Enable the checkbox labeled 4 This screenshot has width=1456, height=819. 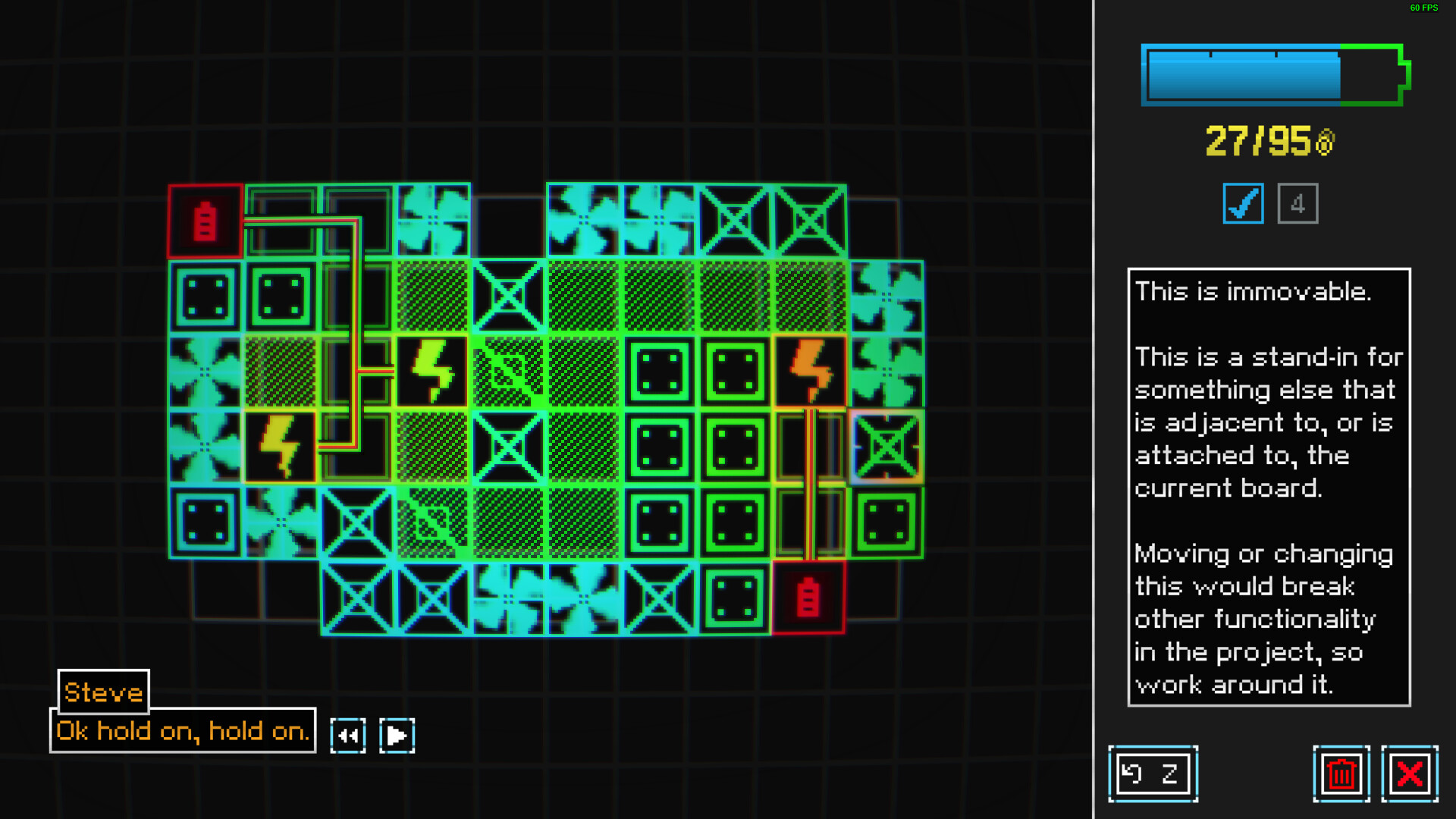point(1297,202)
